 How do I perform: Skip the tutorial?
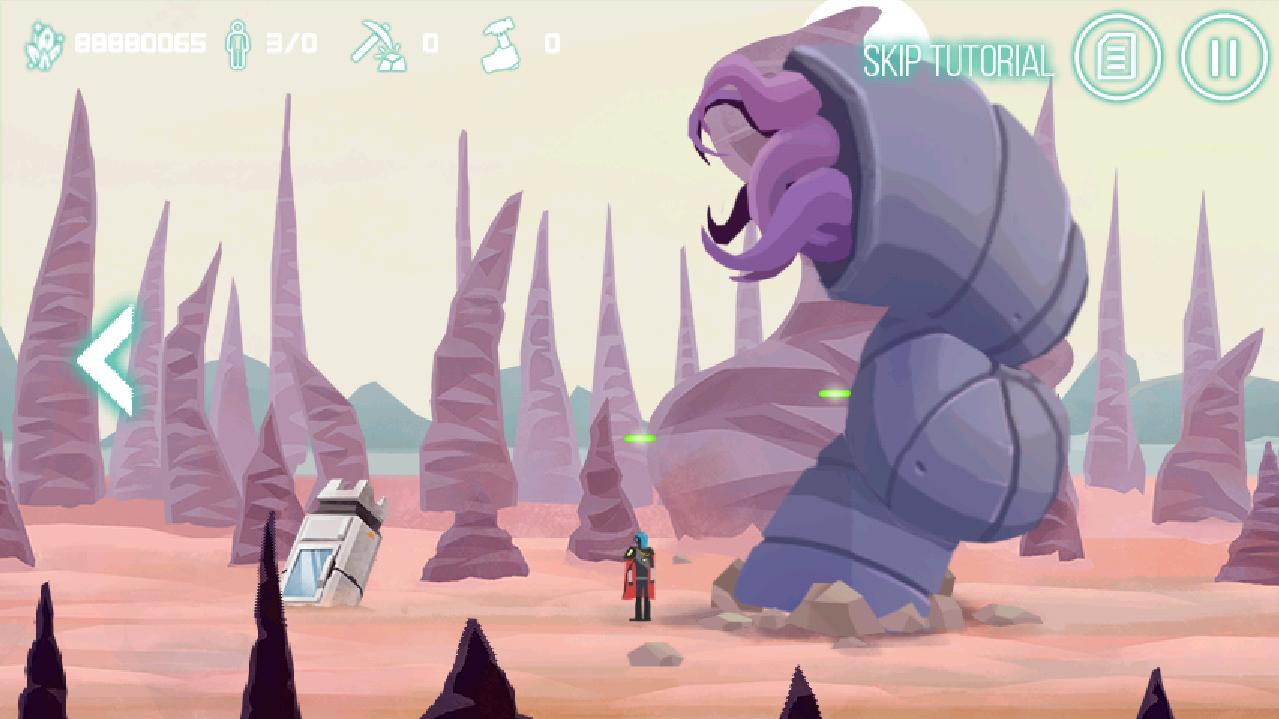point(958,62)
